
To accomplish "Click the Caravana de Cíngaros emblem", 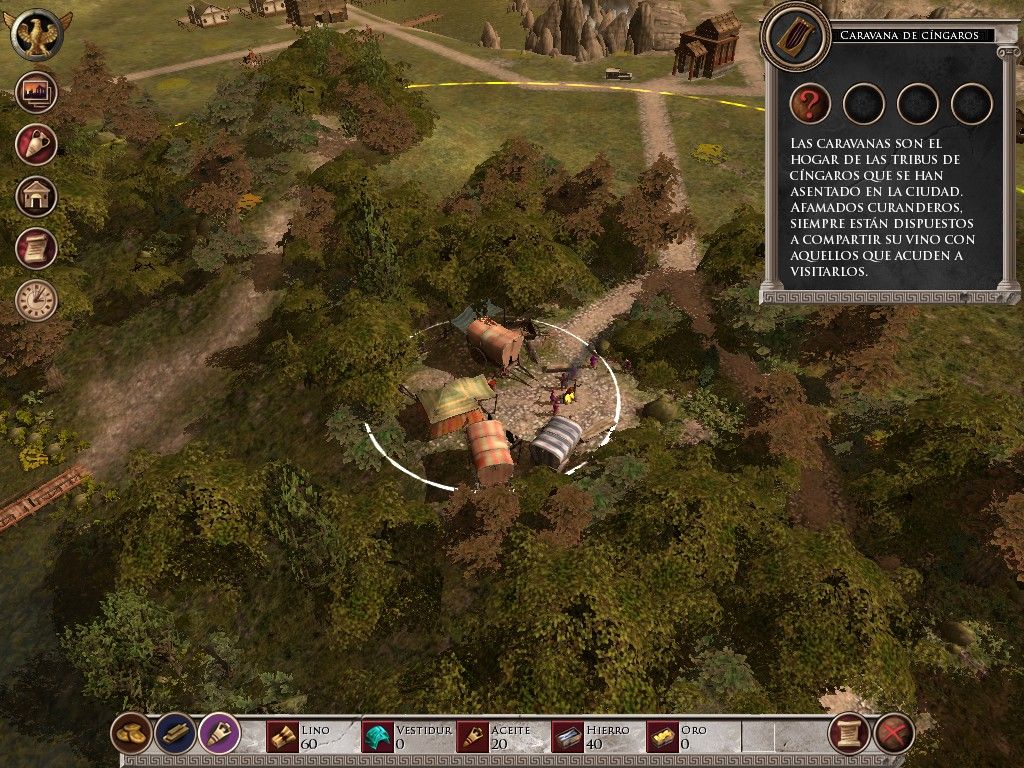I will [x=794, y=36].
